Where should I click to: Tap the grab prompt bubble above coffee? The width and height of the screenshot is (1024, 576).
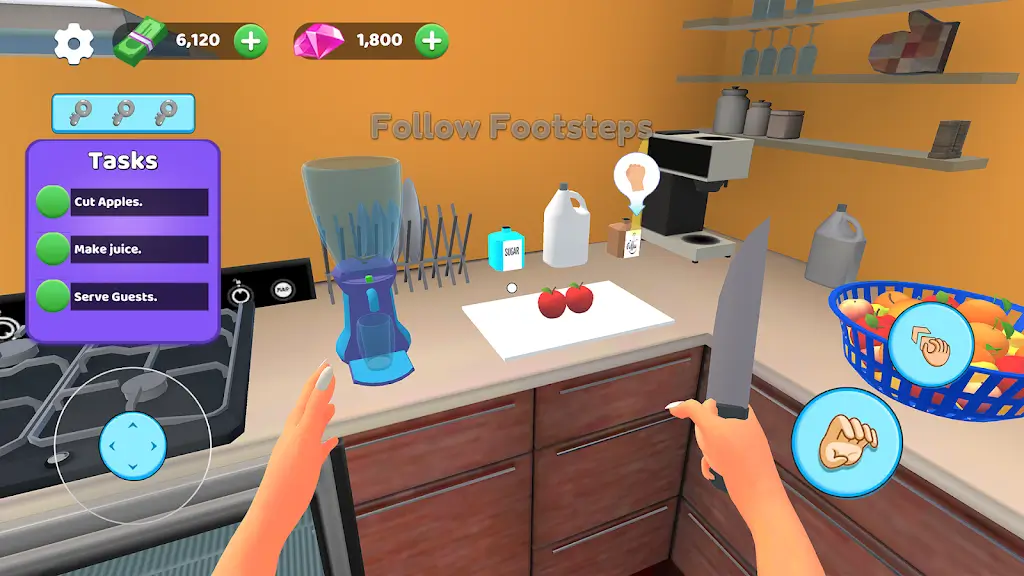[636, 178]
